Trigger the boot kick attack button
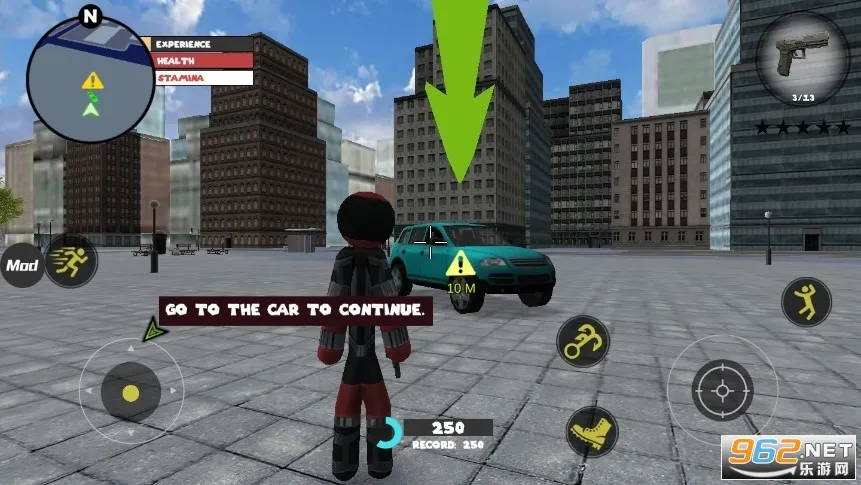 pos(591,432)
